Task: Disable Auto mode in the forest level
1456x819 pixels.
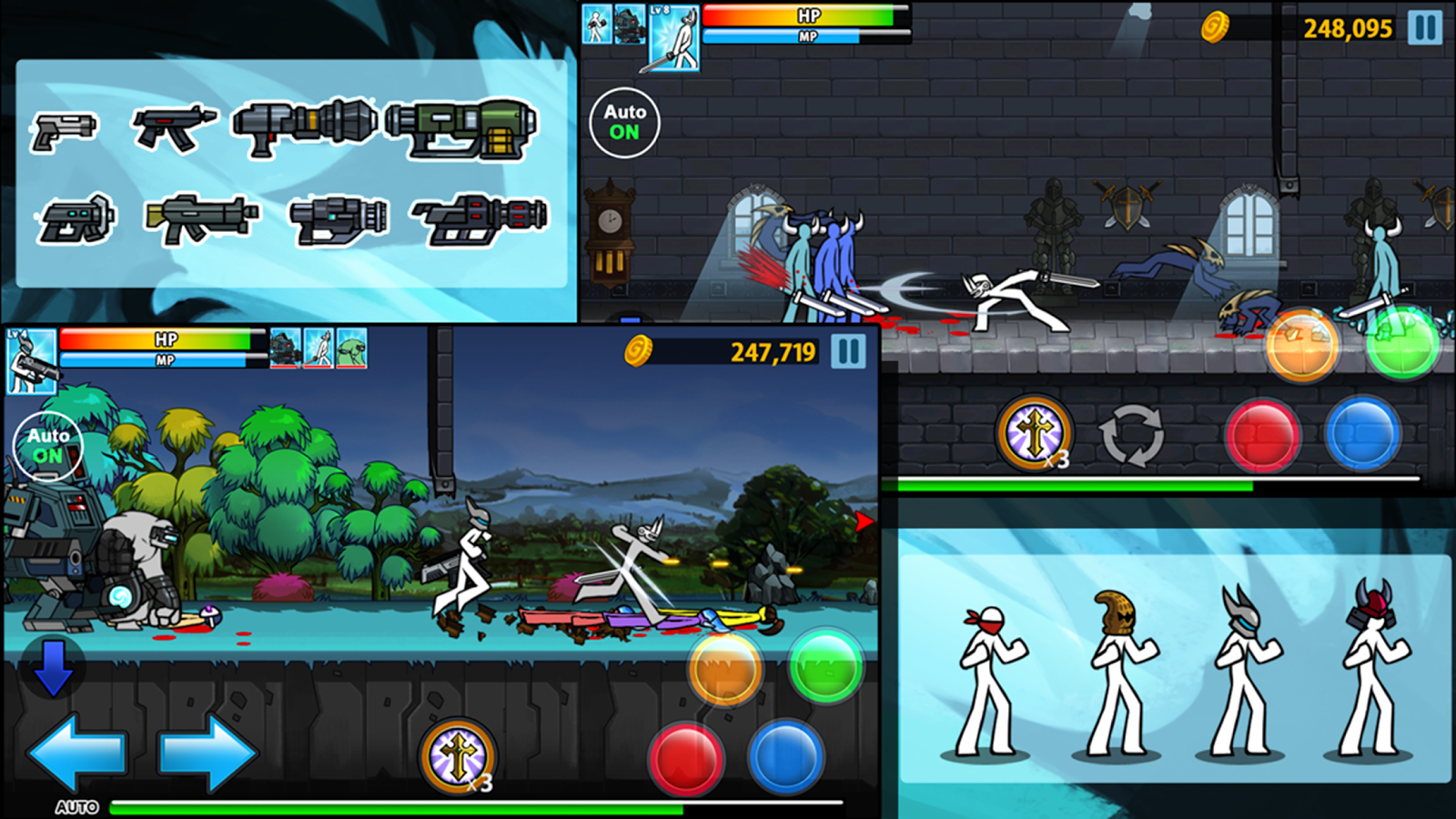Action: 49,444
